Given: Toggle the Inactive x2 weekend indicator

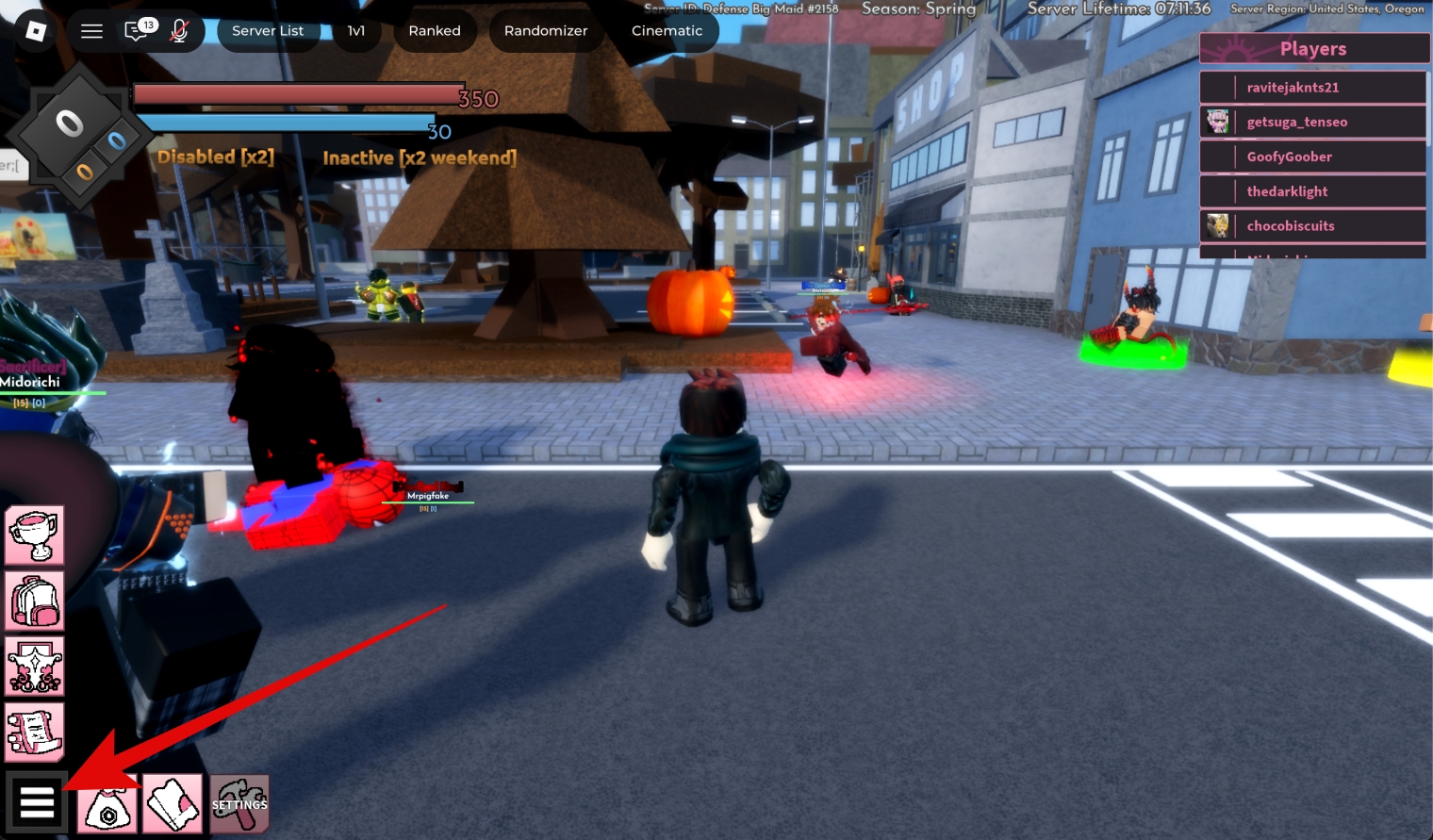Looking at the screenshot, I should [x=418, y=156].
